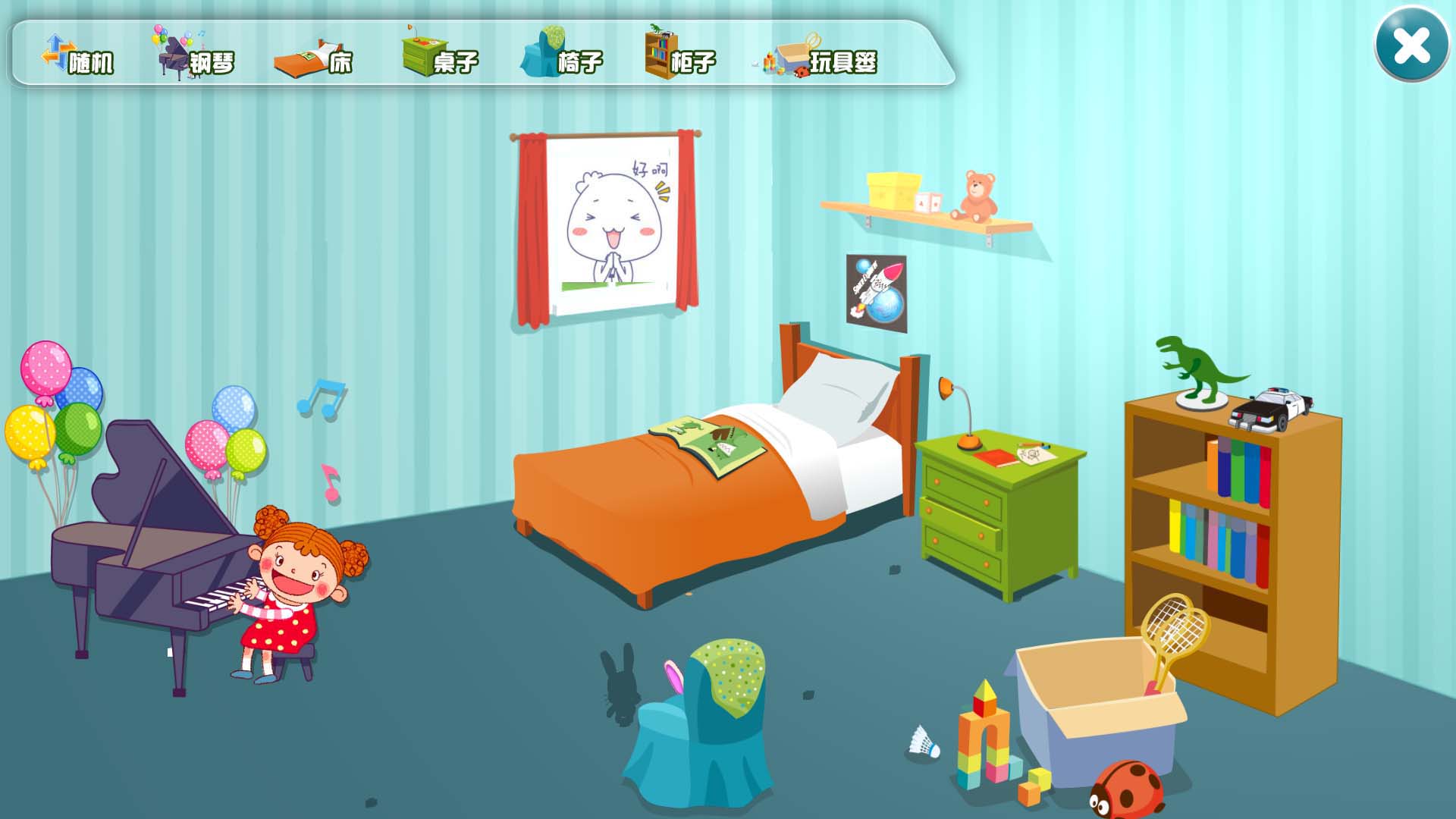
Task: Choose the 钢琴 piano category
Action: 196,58
